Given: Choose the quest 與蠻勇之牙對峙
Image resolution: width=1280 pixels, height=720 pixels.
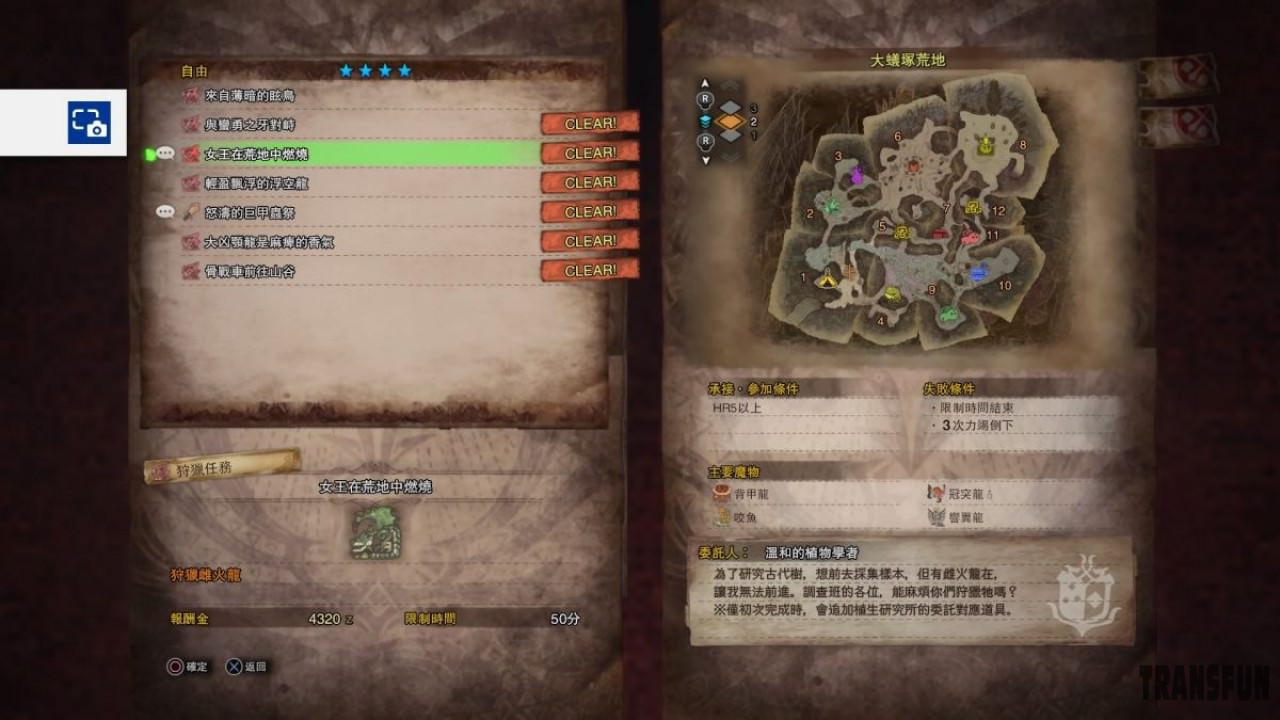Looking at the screenshot, I should [x=250, y=125].
